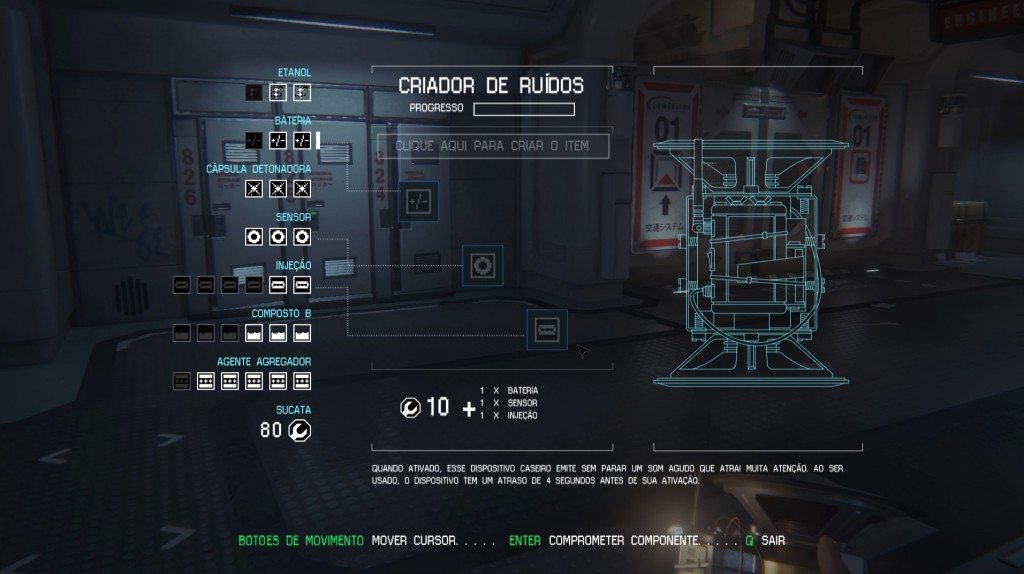Image resolution: width=1024 pixels, height=574 pixels.
Task: Select the blueprint's battery component slot
Action: pos(418,201)
